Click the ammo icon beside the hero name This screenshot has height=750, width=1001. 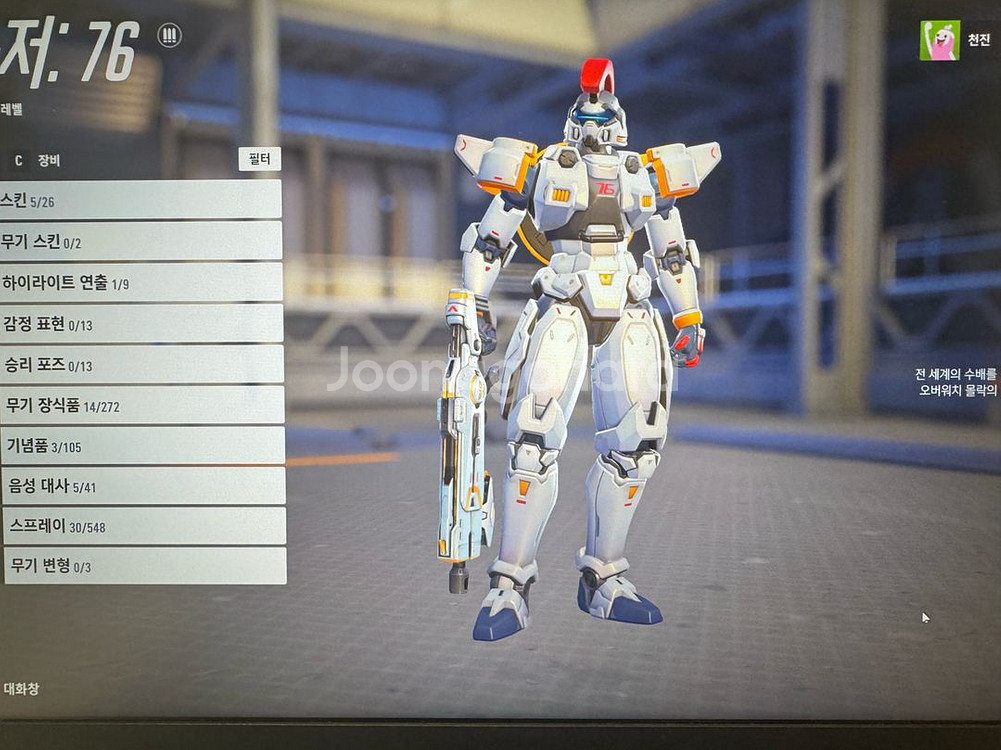[x=170, y=36]
